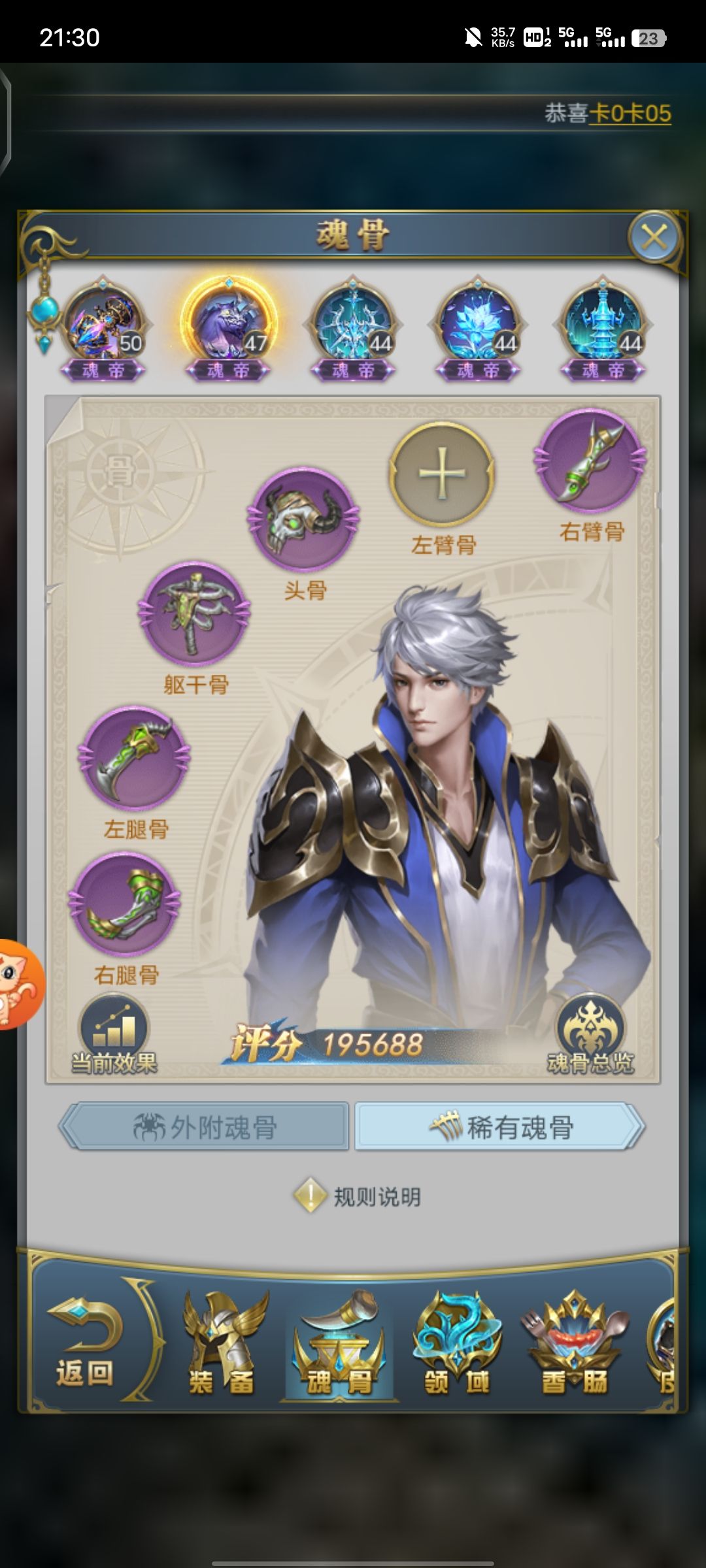Screen dimensions: 706x1568
Task: Open the 领域 domain tab
Action: pos(456,1346)
